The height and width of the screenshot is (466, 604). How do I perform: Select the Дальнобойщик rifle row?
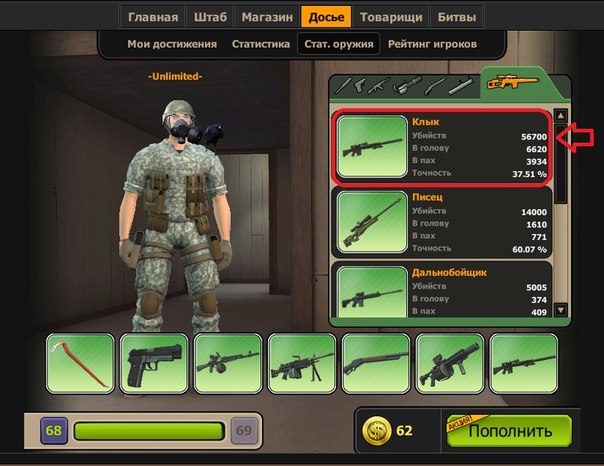[440, 294]
